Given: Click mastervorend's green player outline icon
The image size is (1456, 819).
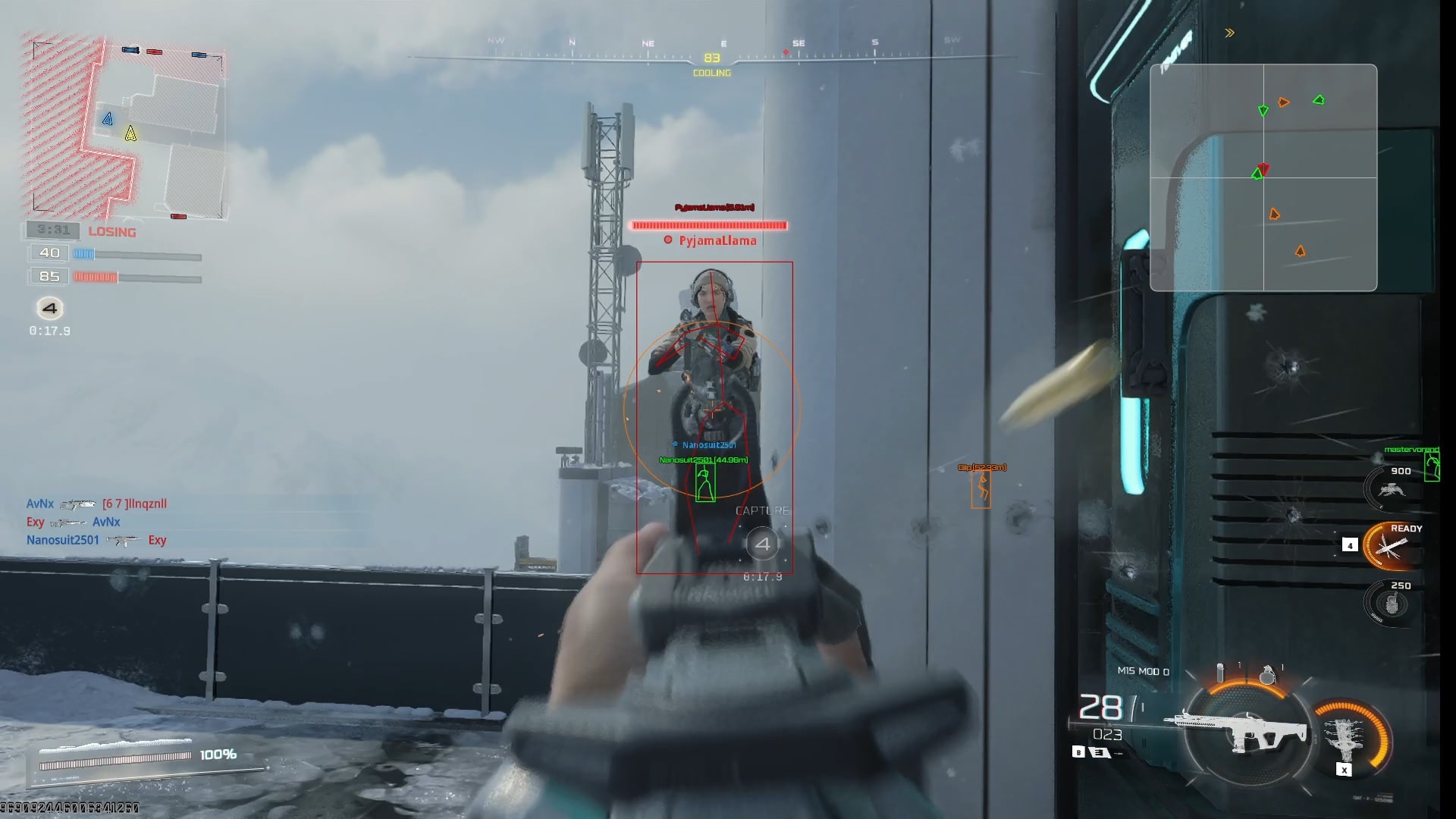Looking at the screenshot, I should pyautogui.click(x=1432, y=468).
